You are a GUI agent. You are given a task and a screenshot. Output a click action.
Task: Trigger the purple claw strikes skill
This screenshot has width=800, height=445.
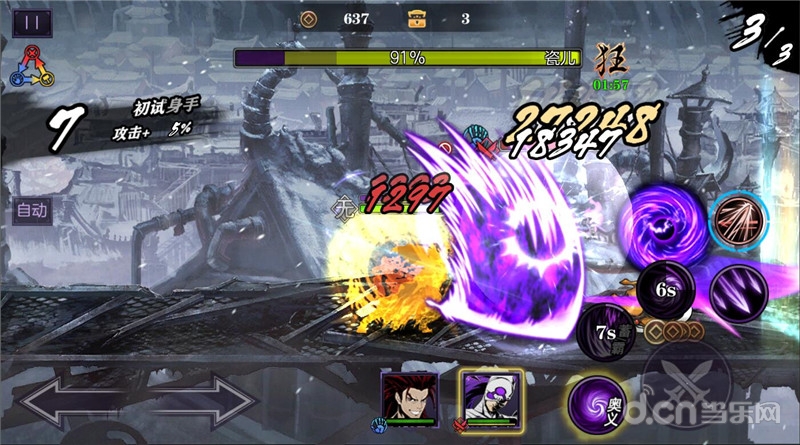coord(741,290)
